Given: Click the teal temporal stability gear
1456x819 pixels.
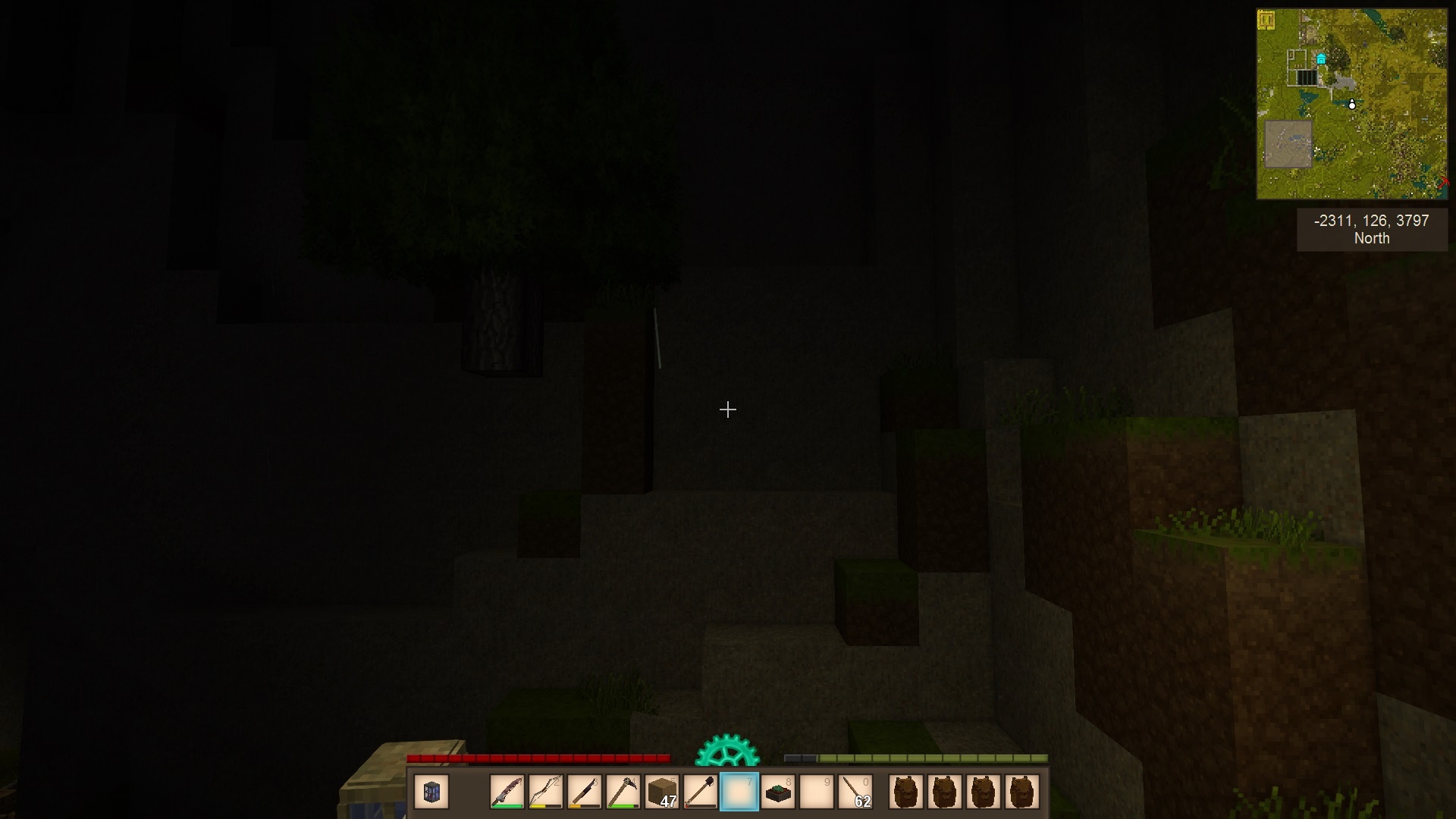Looking at the screenshot, I should point(727,752).
